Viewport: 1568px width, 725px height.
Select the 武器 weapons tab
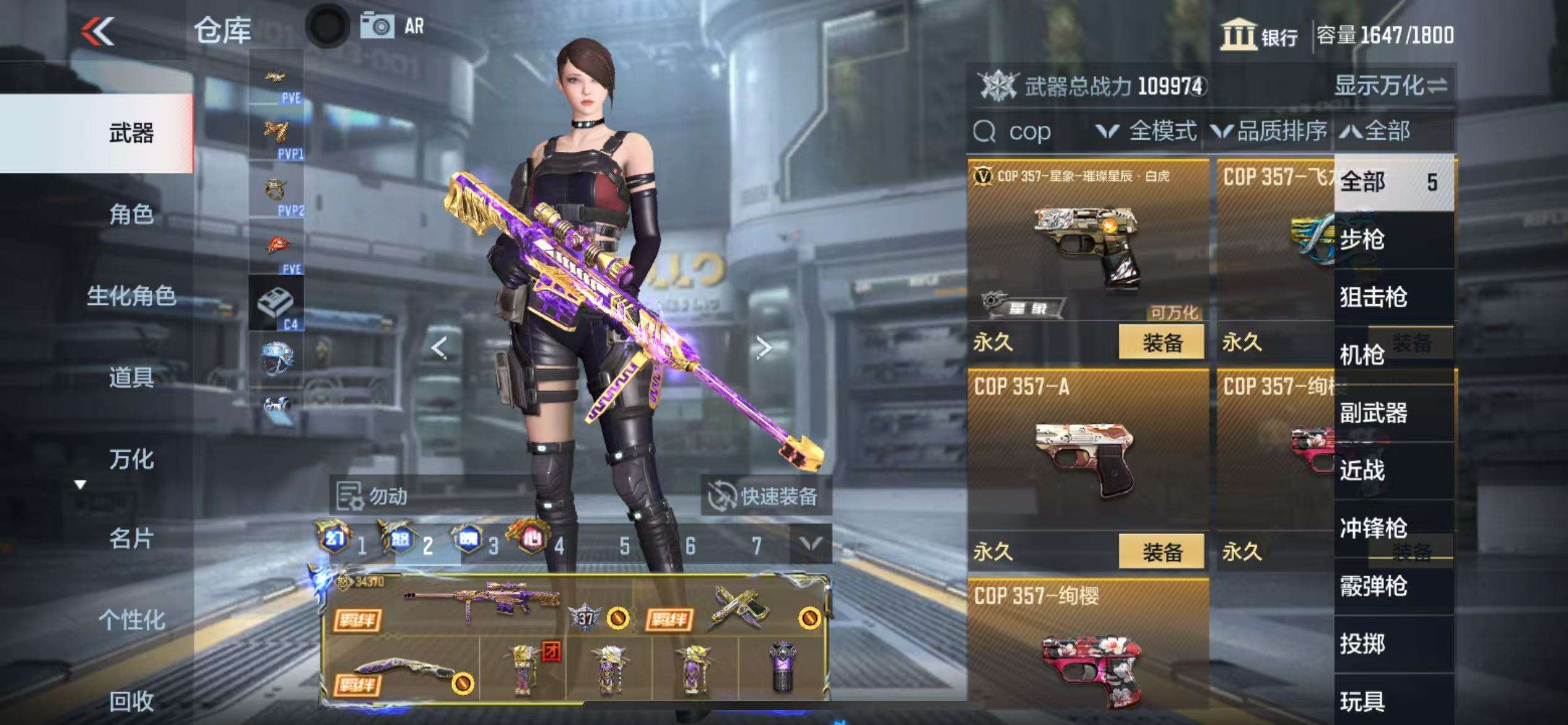pos(131,133)
